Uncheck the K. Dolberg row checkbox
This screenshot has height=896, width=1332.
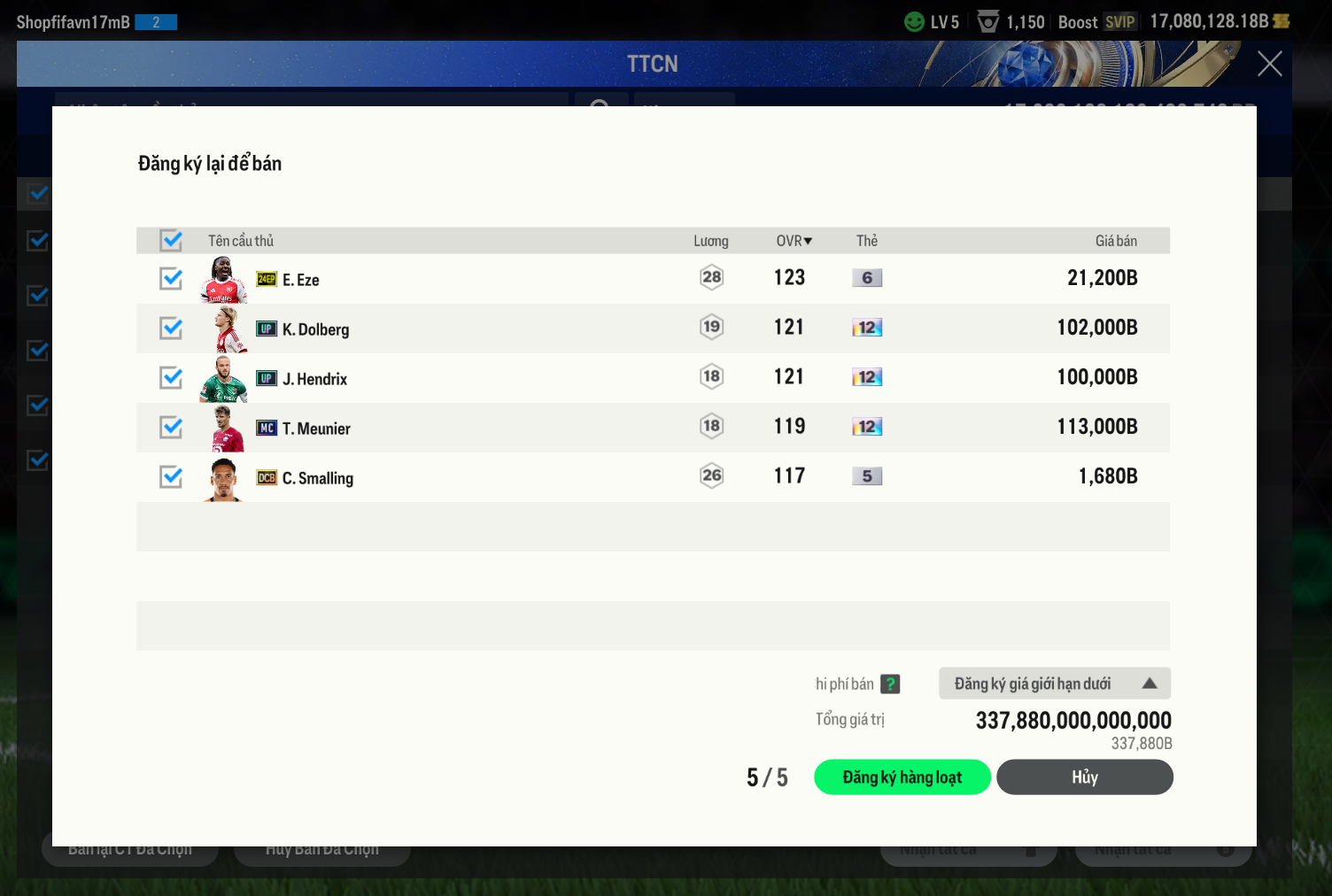(171, 328)
